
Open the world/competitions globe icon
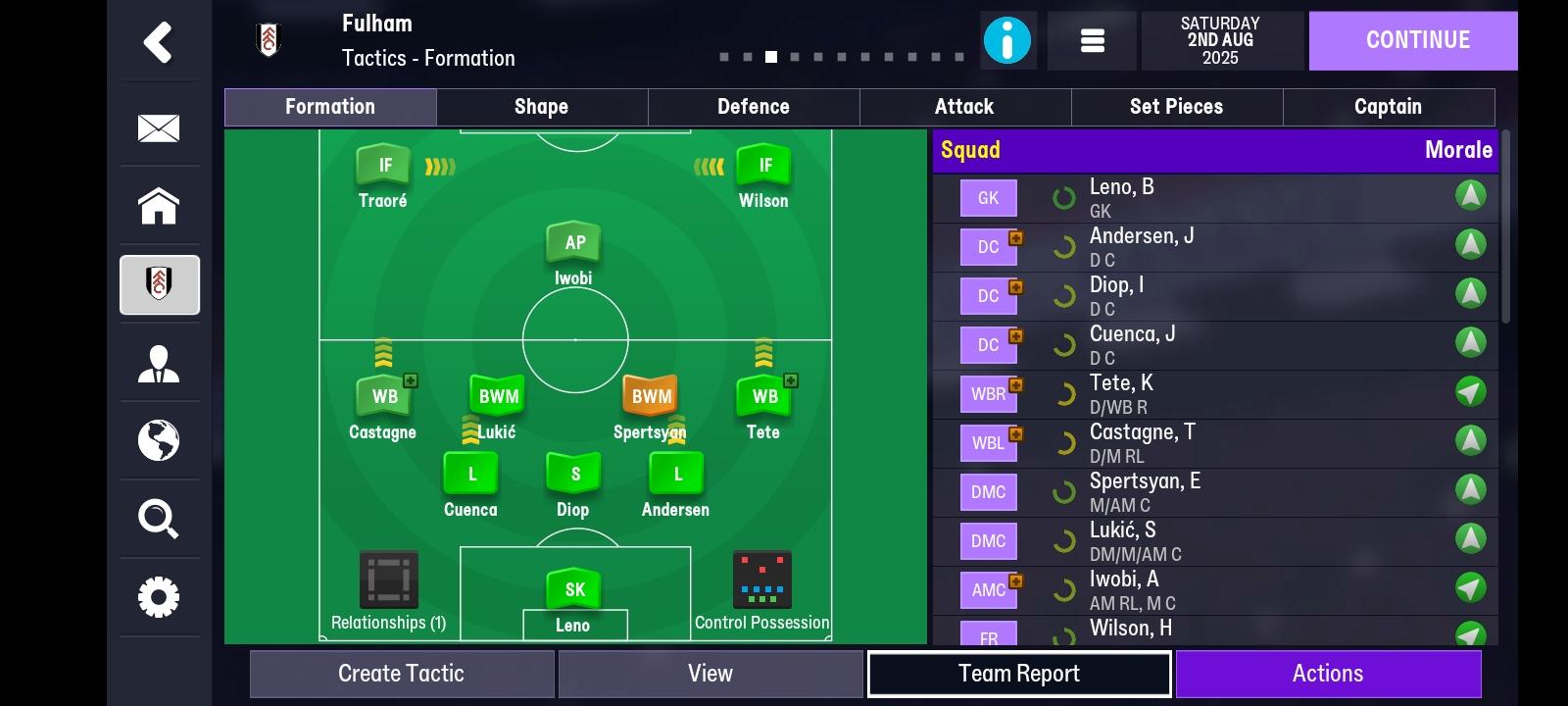click(160, 442)
